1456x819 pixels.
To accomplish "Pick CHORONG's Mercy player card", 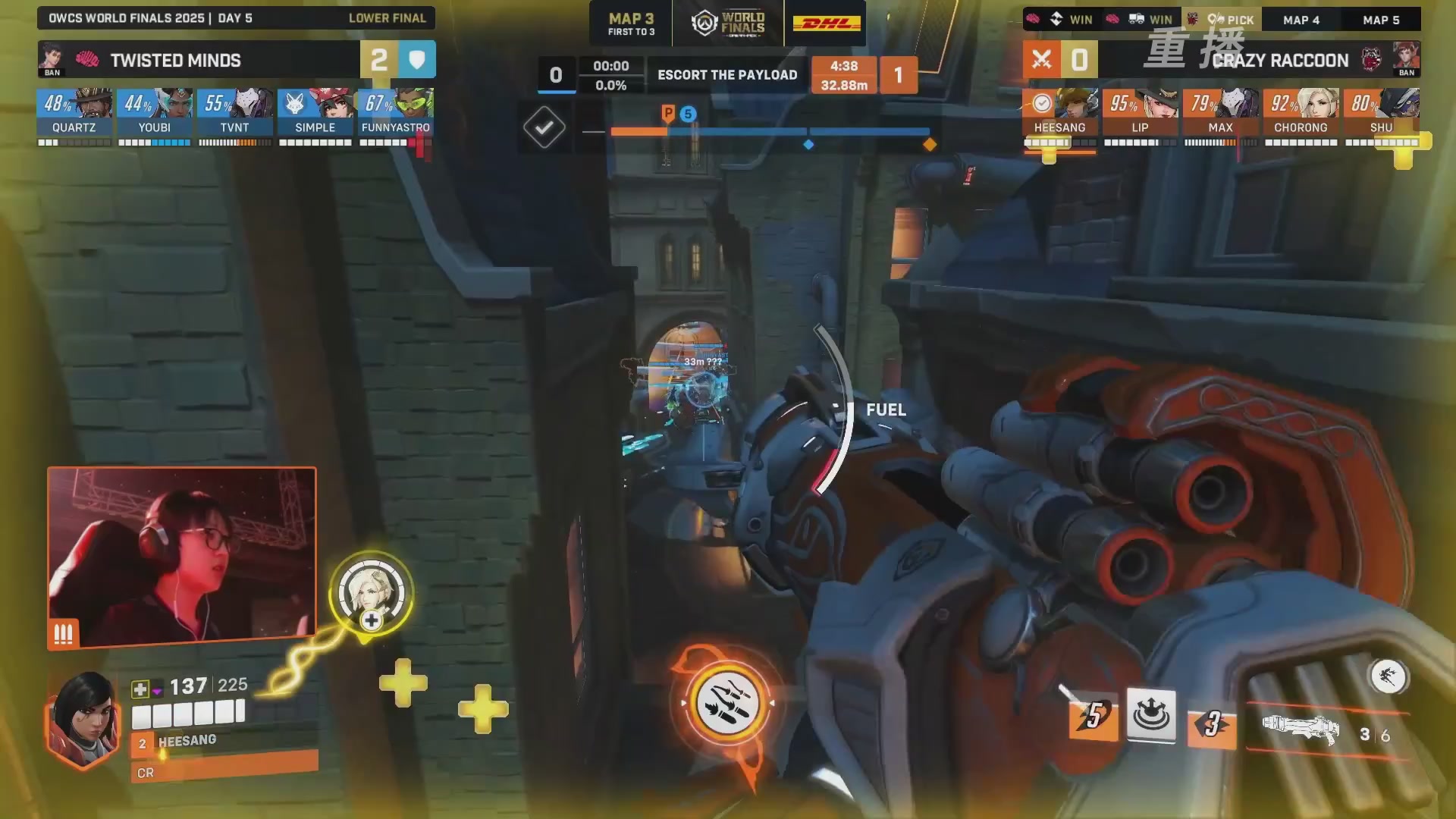I will pyautogui.click(x=1301, y=112).
